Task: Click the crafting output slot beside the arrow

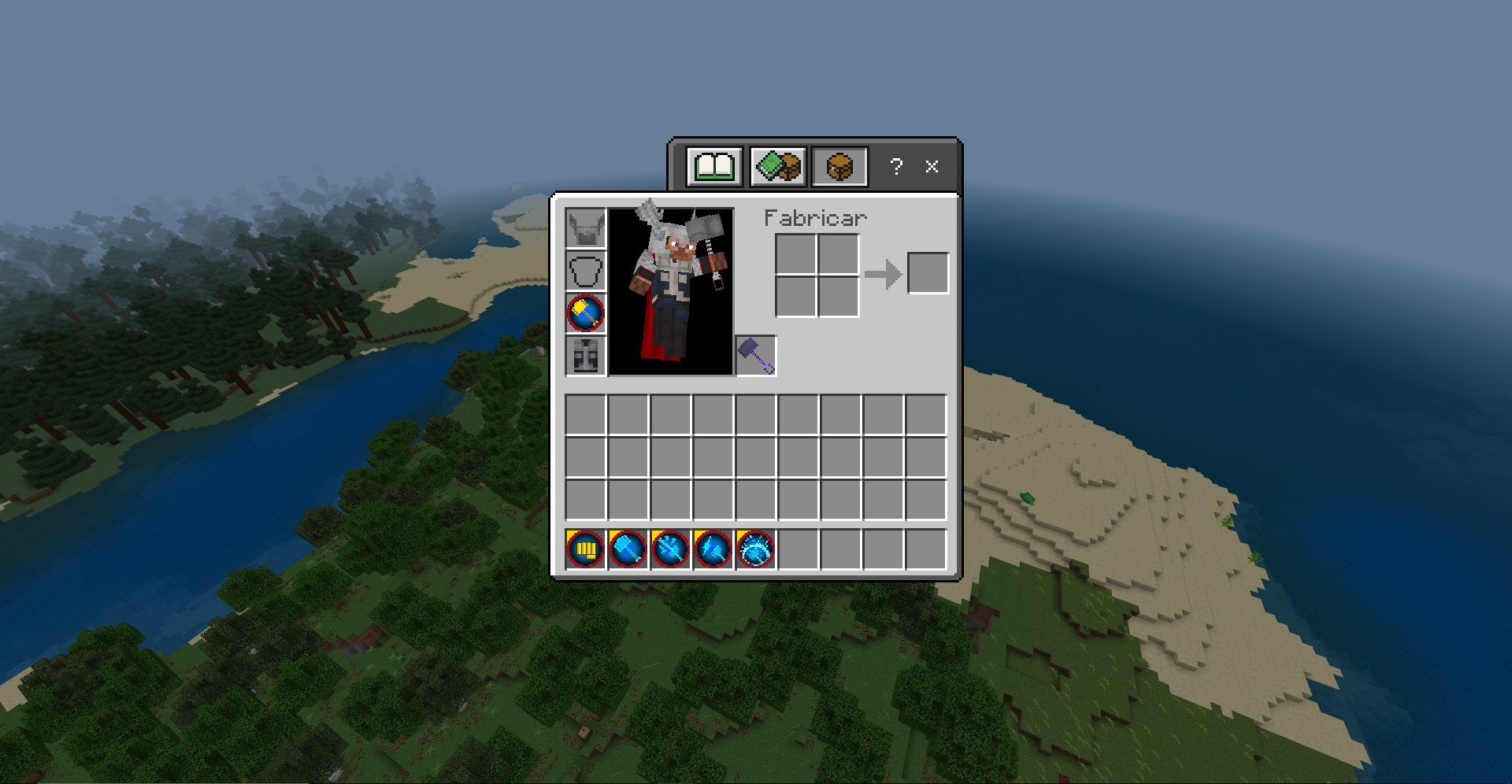Action: click(928, 272)
